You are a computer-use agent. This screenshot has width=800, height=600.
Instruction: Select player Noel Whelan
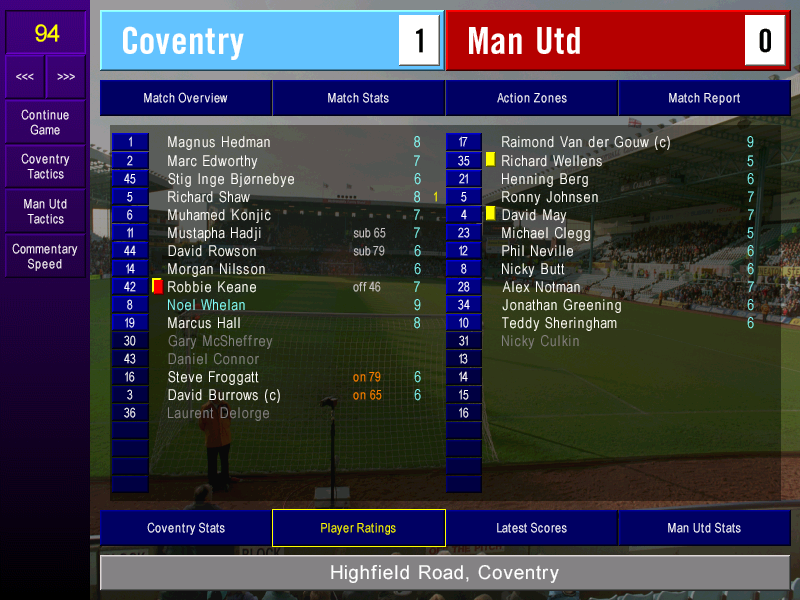click(x=206, y=305)
